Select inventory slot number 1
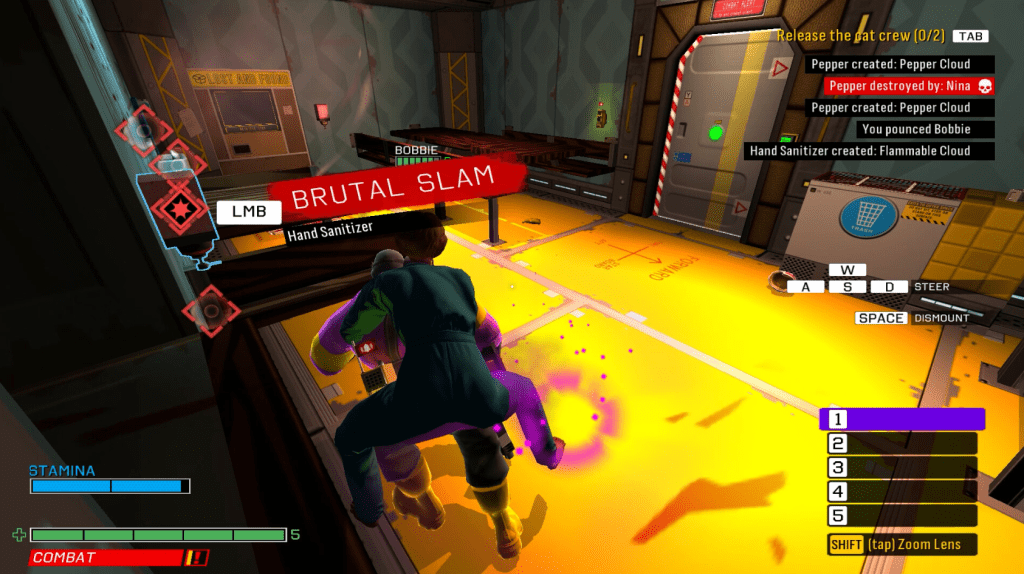The image size is (1024, 574). 901,419
